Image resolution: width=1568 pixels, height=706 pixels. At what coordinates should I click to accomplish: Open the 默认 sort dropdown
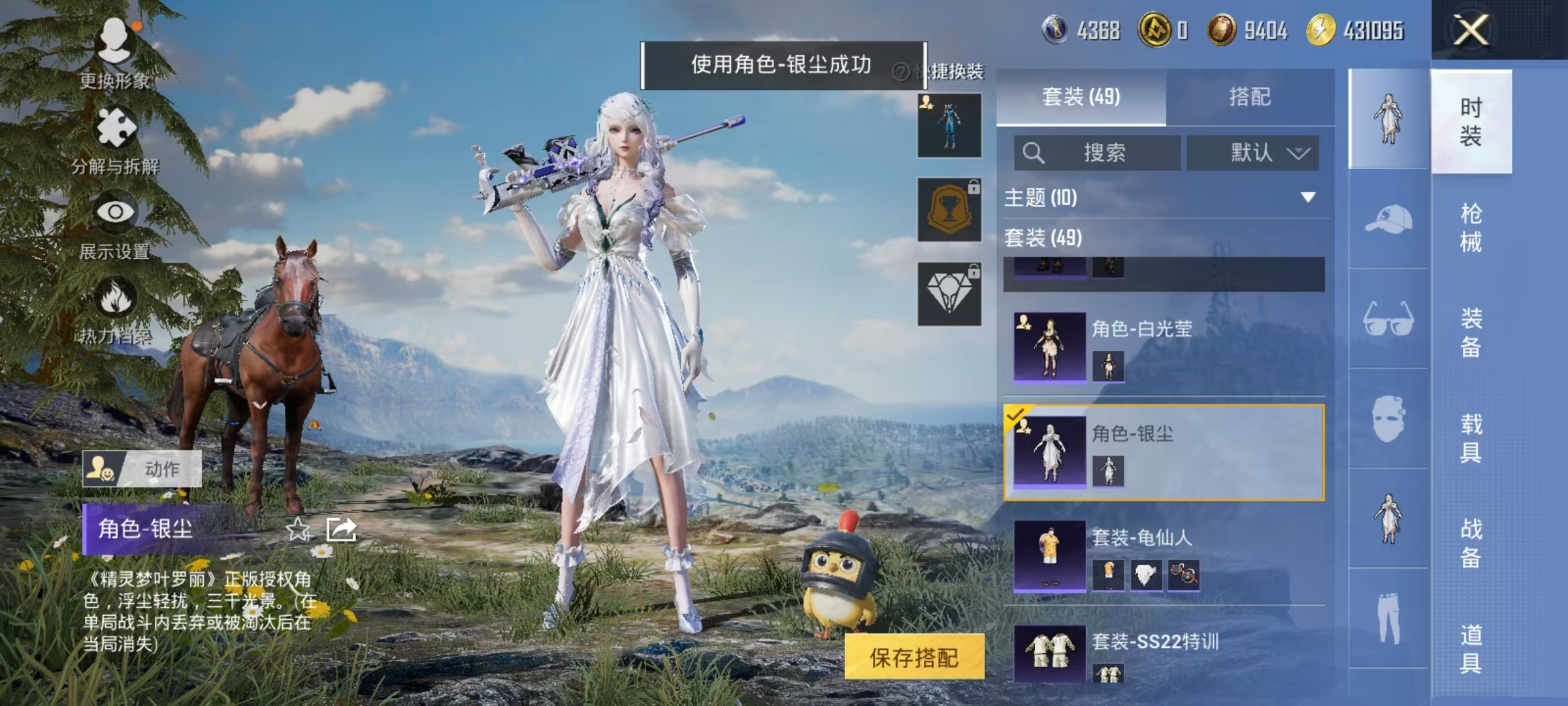coord(1252,153)
